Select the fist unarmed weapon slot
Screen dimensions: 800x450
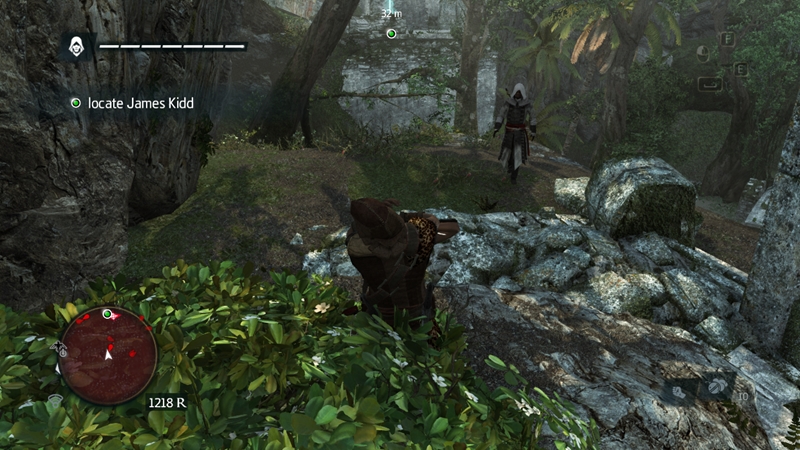[x=677, y=392]
